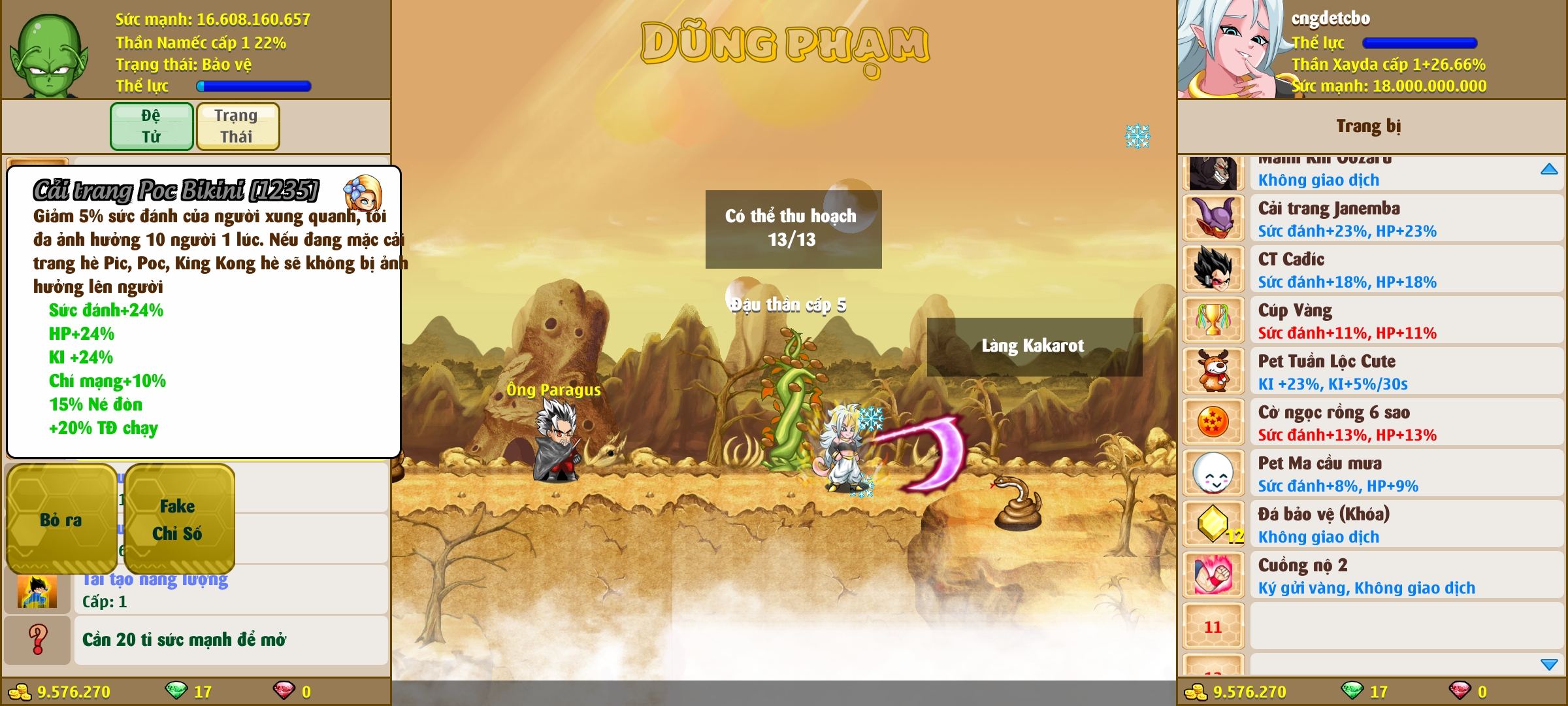
Task: Click the equipment list down arrow
Action: pyautogui.click(x=1549, y=664)
